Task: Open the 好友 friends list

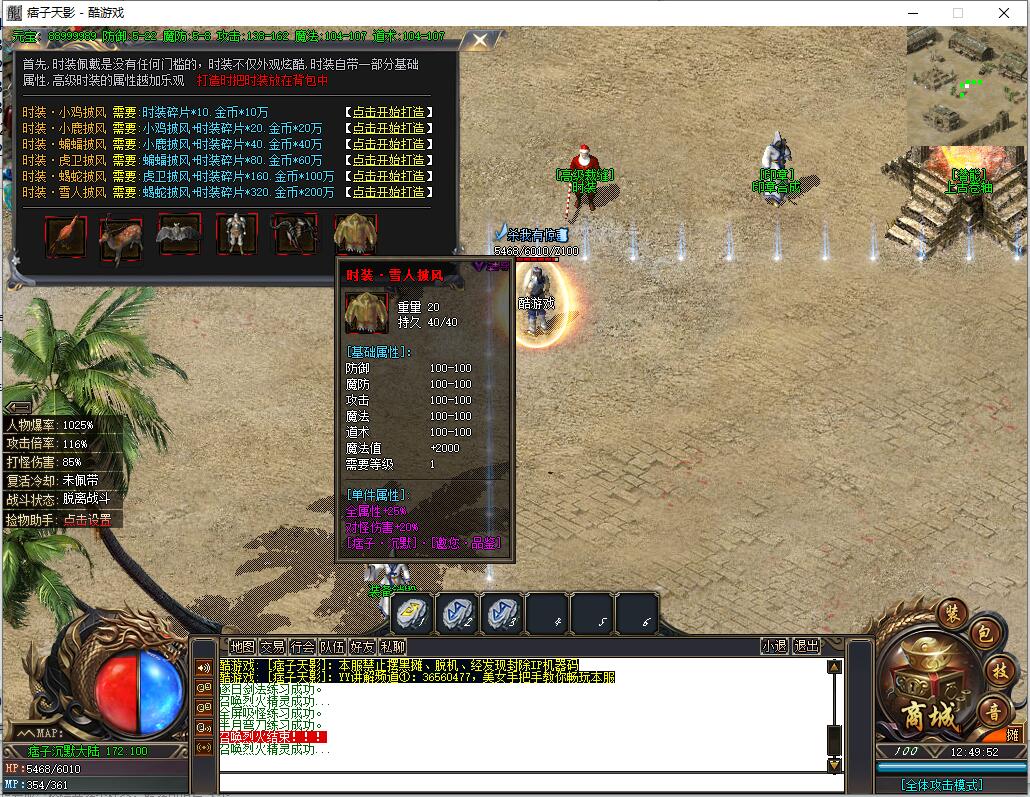Action: [362, 647]
